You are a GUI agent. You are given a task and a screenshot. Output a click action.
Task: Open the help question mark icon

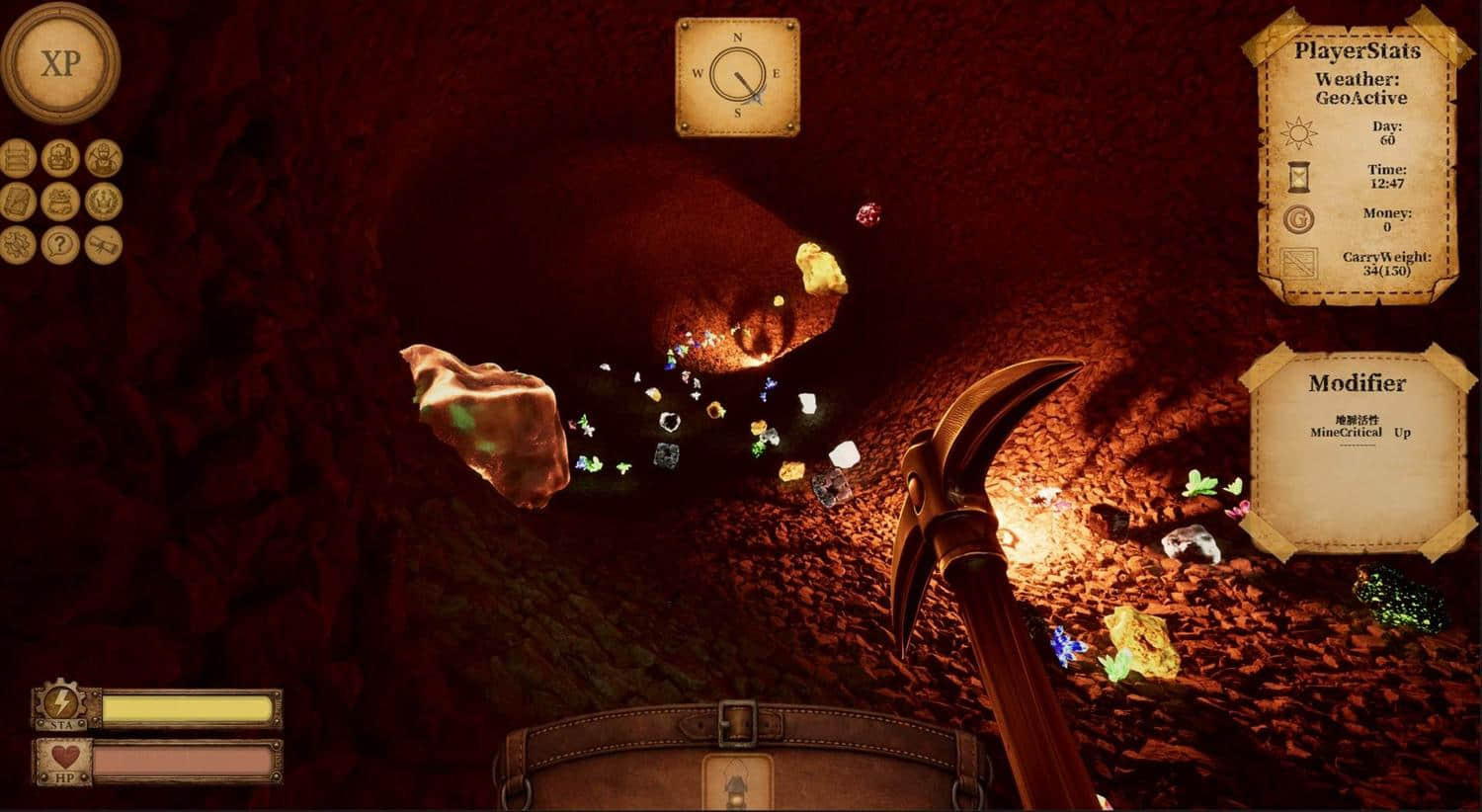(x=60, y=244)
